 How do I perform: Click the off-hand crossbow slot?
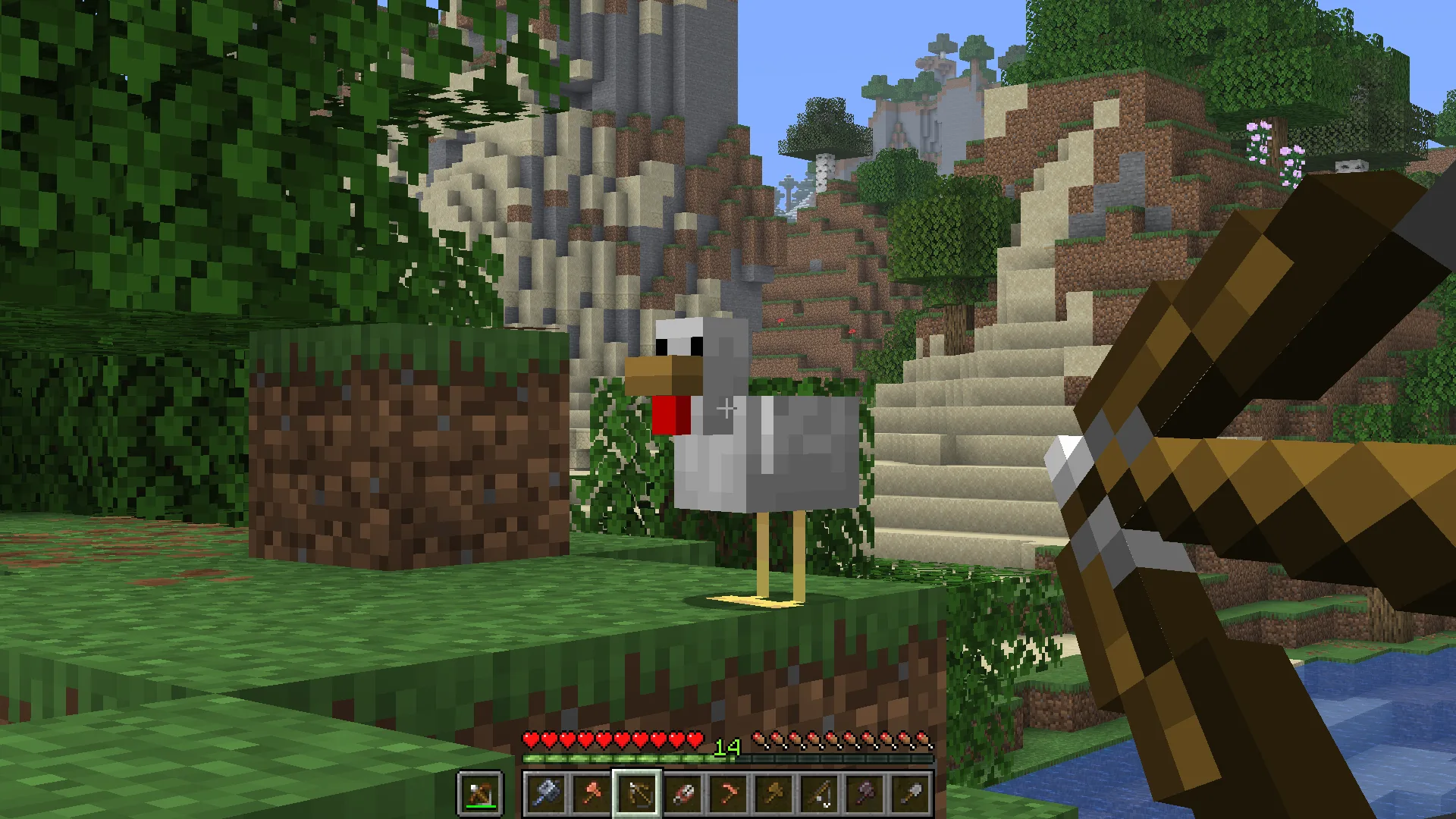(x=480, y=793)
